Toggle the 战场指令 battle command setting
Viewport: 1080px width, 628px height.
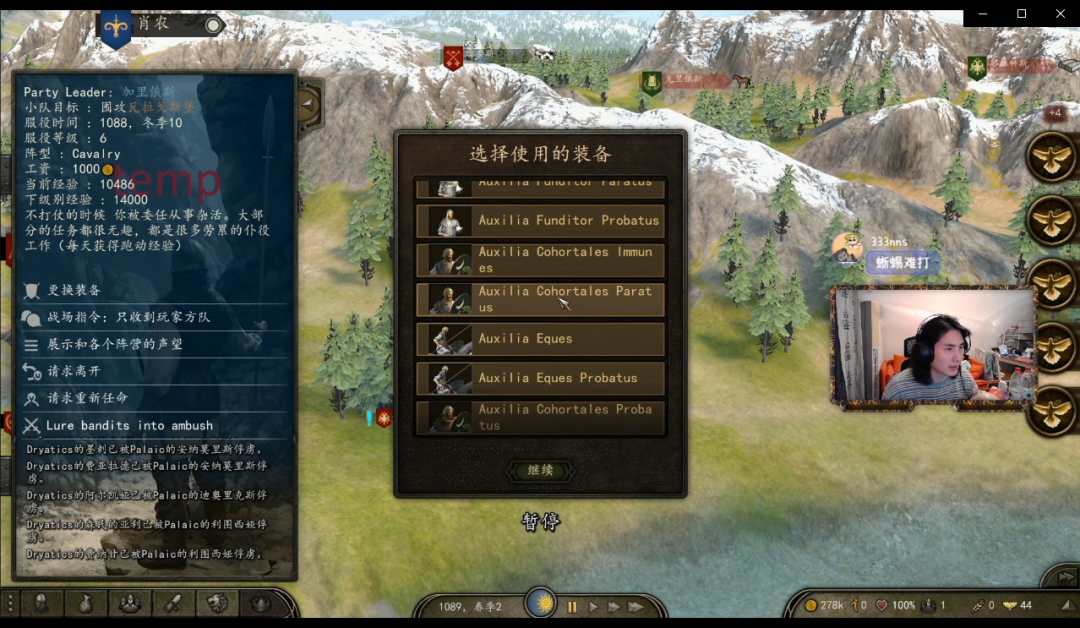128,317
